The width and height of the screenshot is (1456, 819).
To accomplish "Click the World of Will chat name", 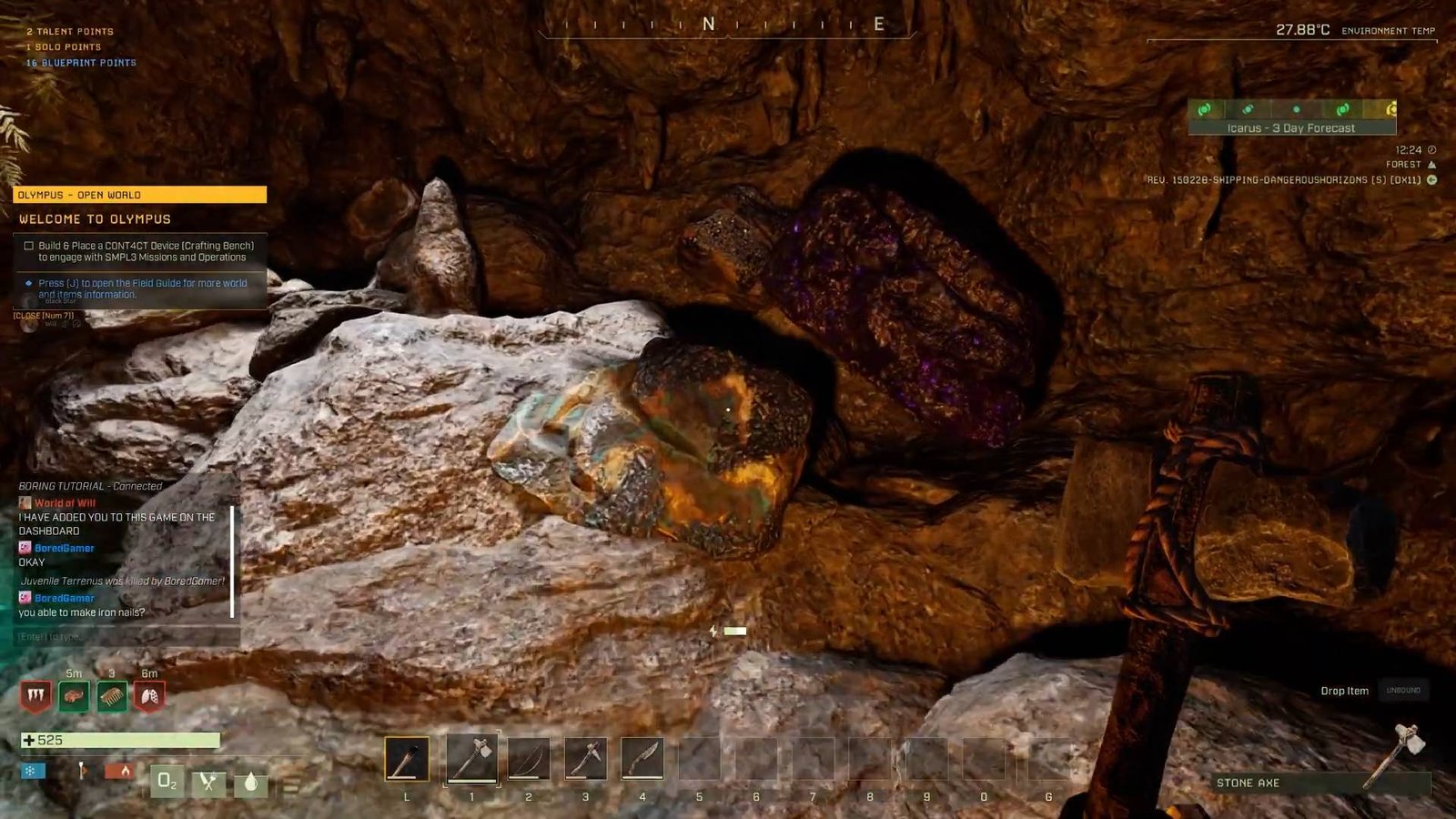I will 65,502.
